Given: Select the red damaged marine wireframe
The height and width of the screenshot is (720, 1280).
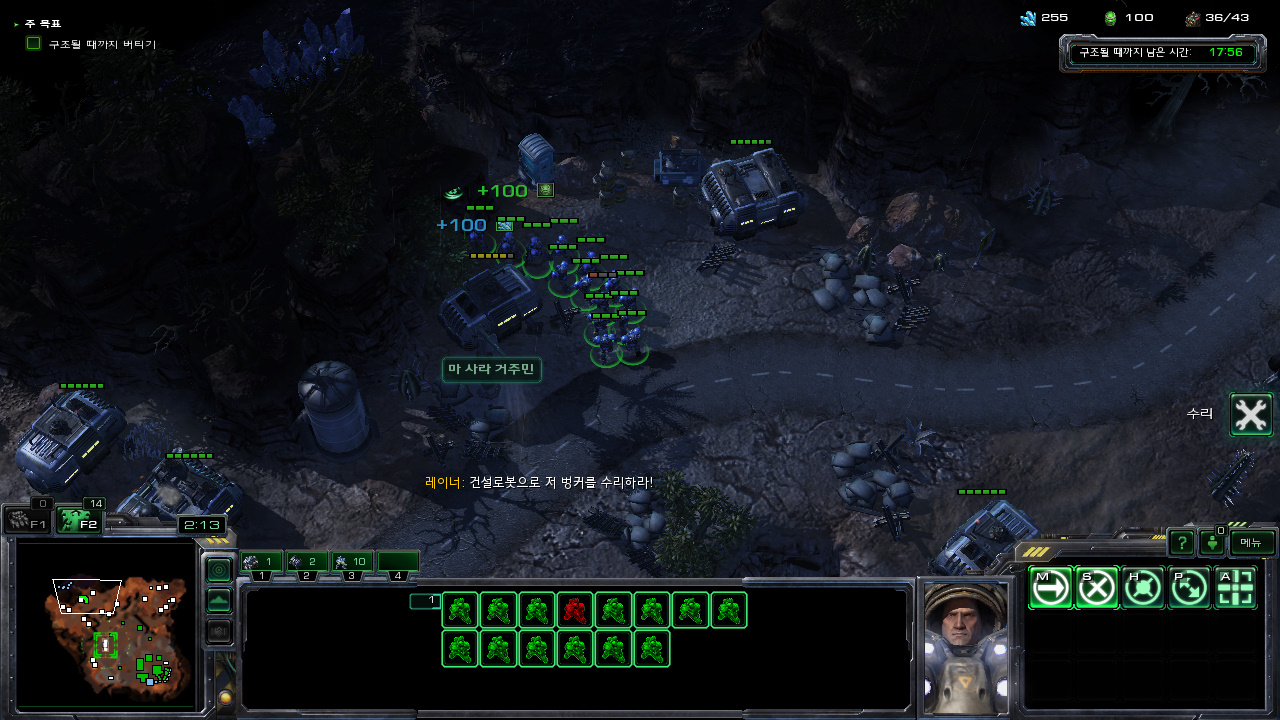Looking at the screenshot, I should pos(575,610).
